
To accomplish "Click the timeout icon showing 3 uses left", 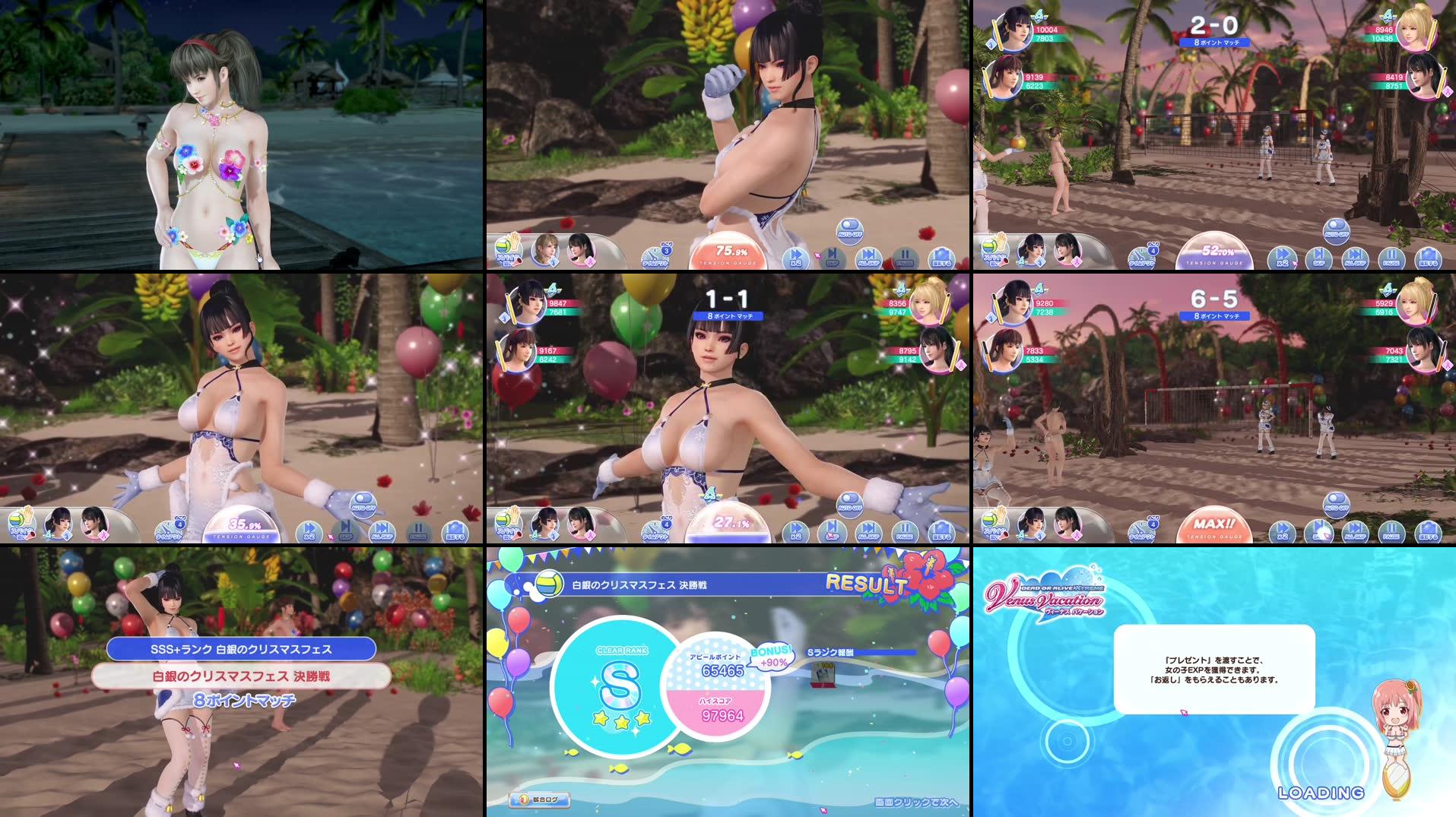I will click(x=655, y=256).
